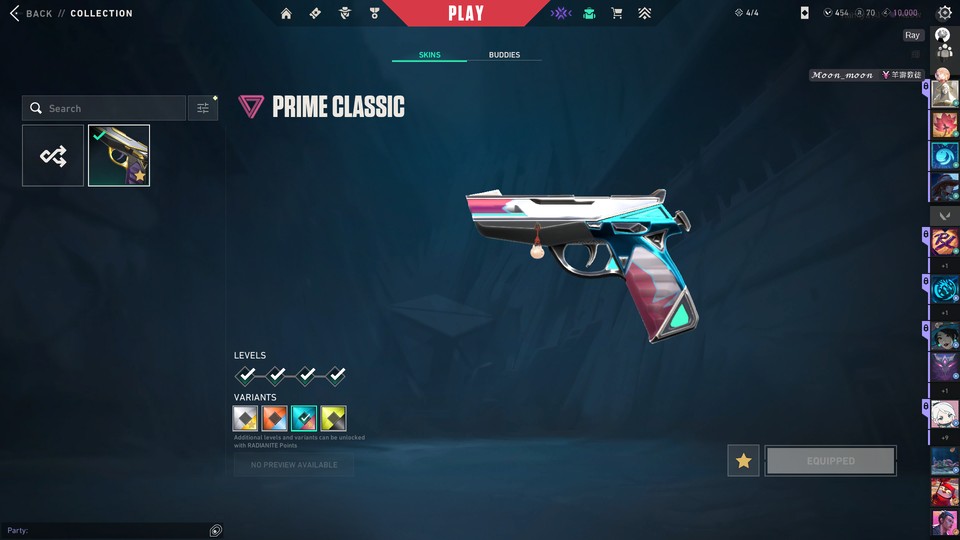Image resolution: width=960 pixels, height=540 pixels.
Task: Click the red PLAY button
Action: (466, 13)
